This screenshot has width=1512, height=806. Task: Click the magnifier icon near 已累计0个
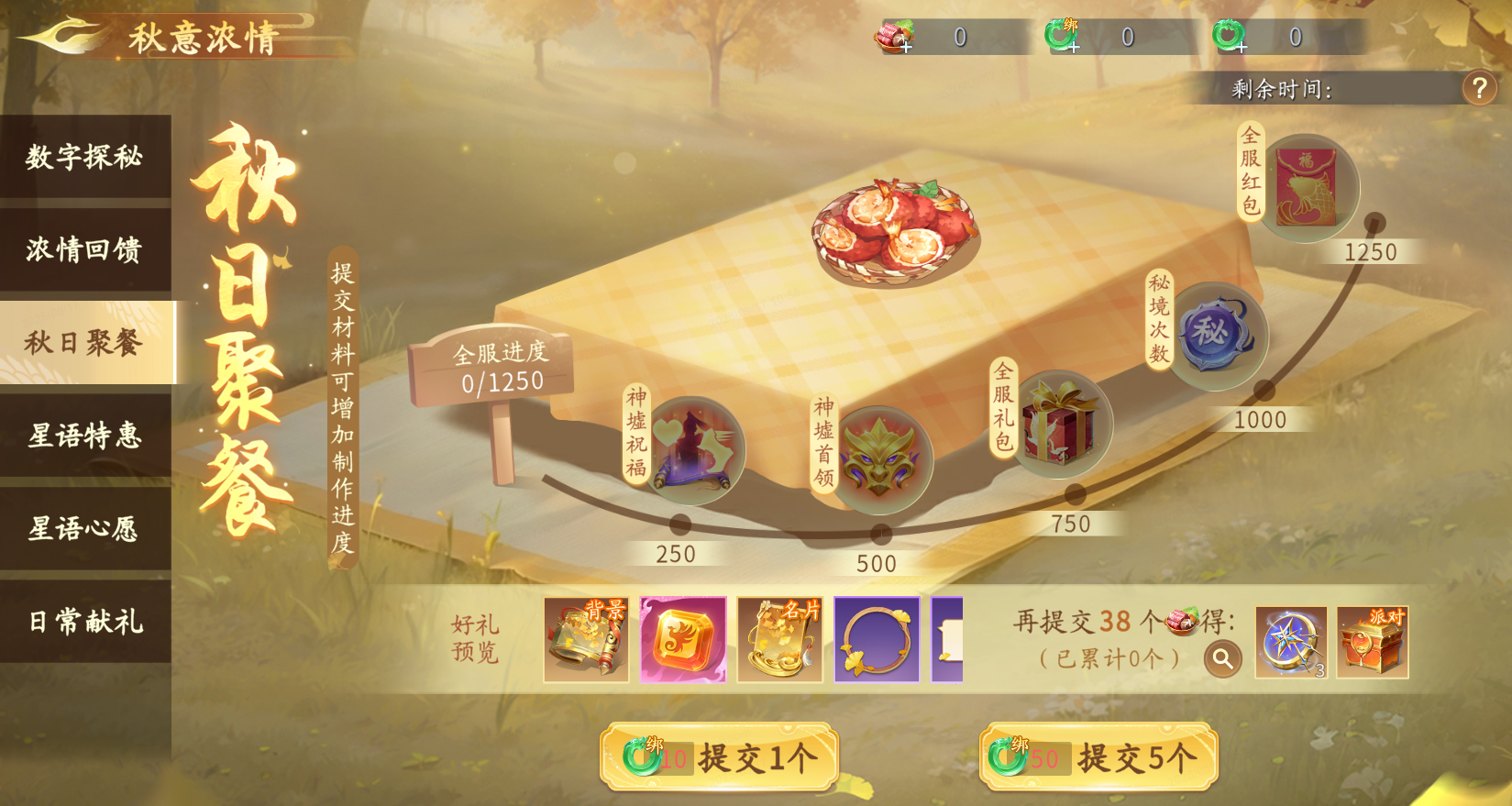tap(1222, 658)
